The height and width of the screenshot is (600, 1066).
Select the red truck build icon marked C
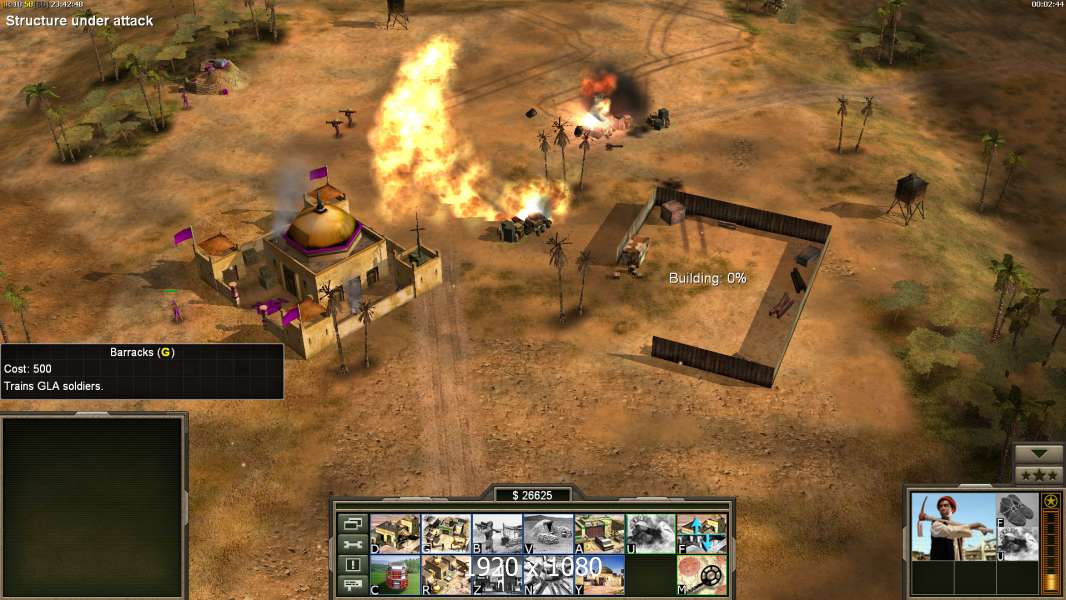(x=396, y=575)
